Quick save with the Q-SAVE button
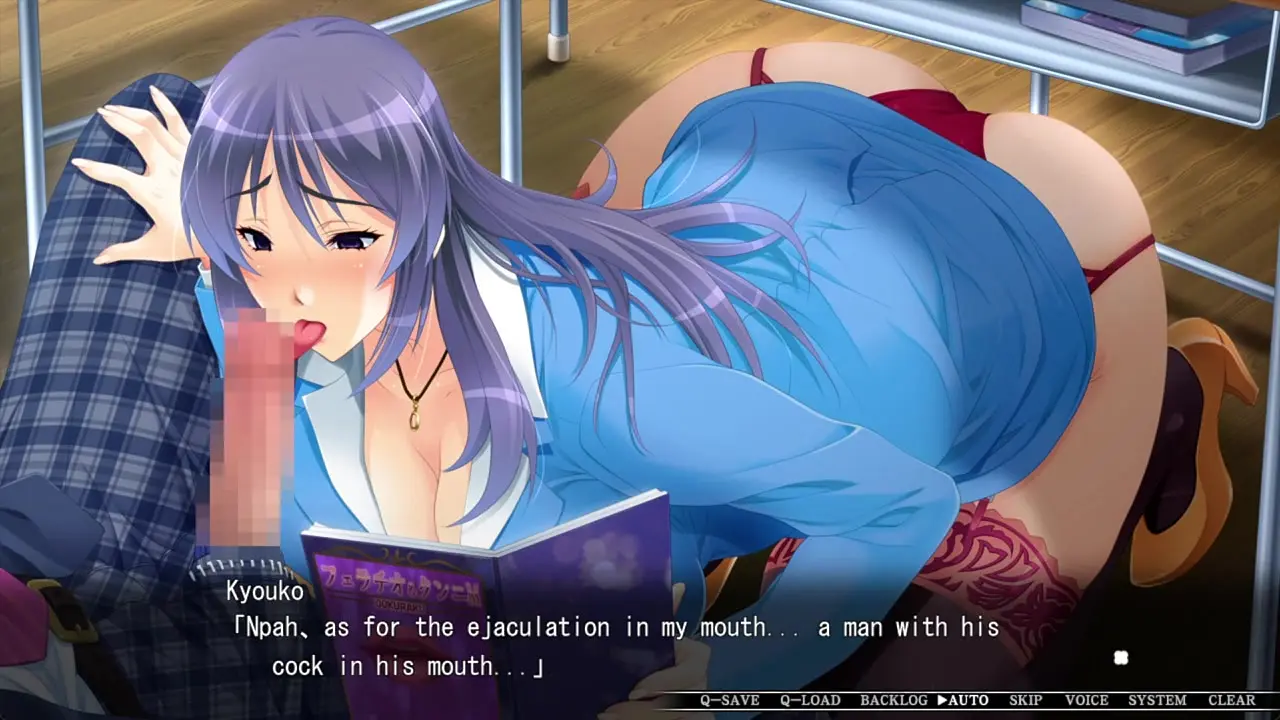1280x720 pixels. [x=729, y=700]
